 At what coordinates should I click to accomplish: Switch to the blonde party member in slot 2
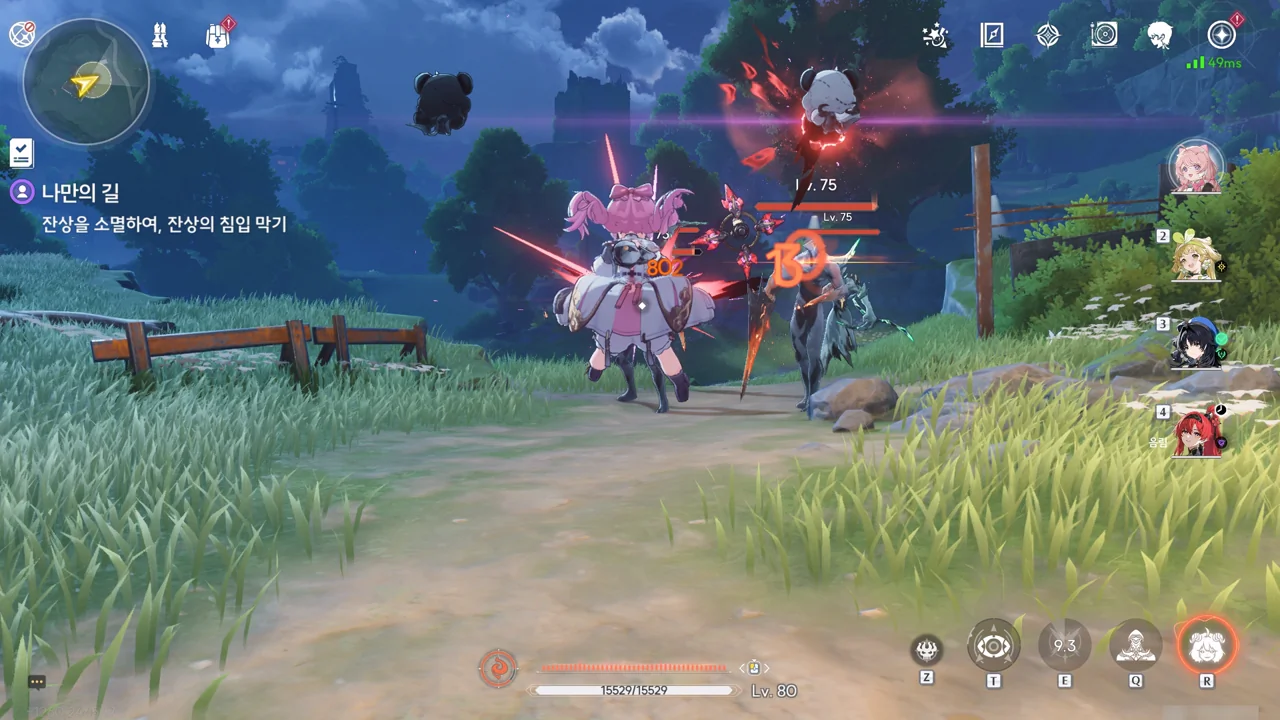pos(1196,258)
